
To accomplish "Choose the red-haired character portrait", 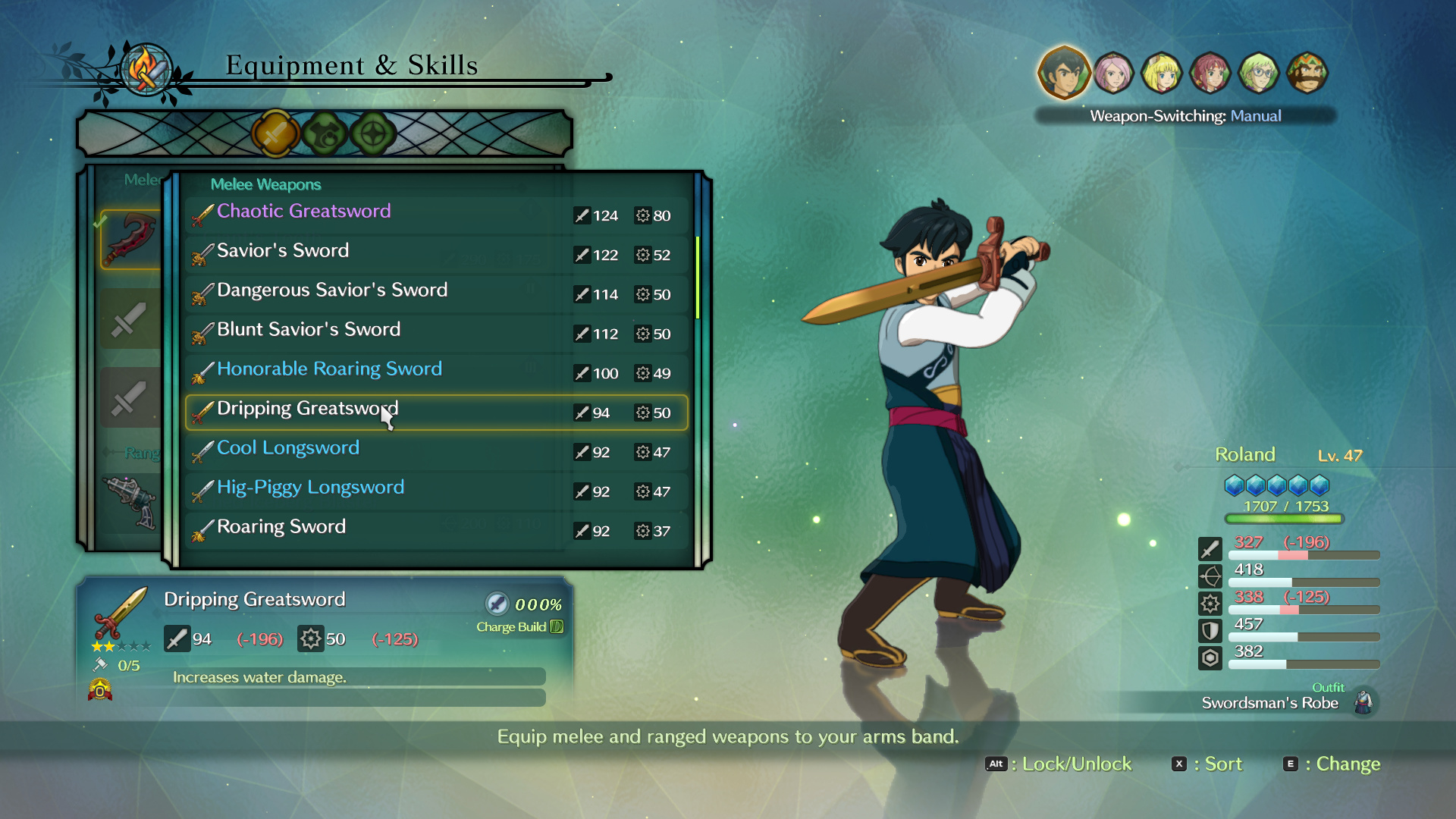I will [1210, 74].
